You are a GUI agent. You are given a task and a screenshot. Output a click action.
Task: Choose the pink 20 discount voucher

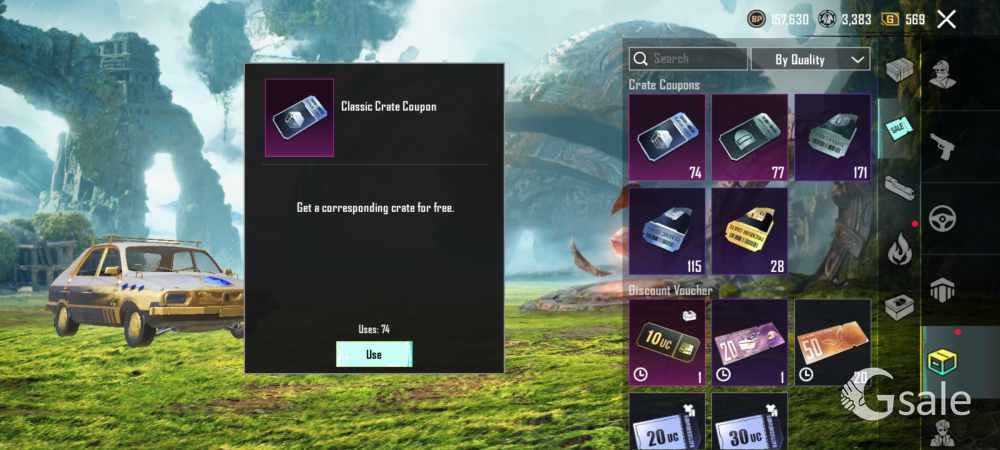(749, 342)
